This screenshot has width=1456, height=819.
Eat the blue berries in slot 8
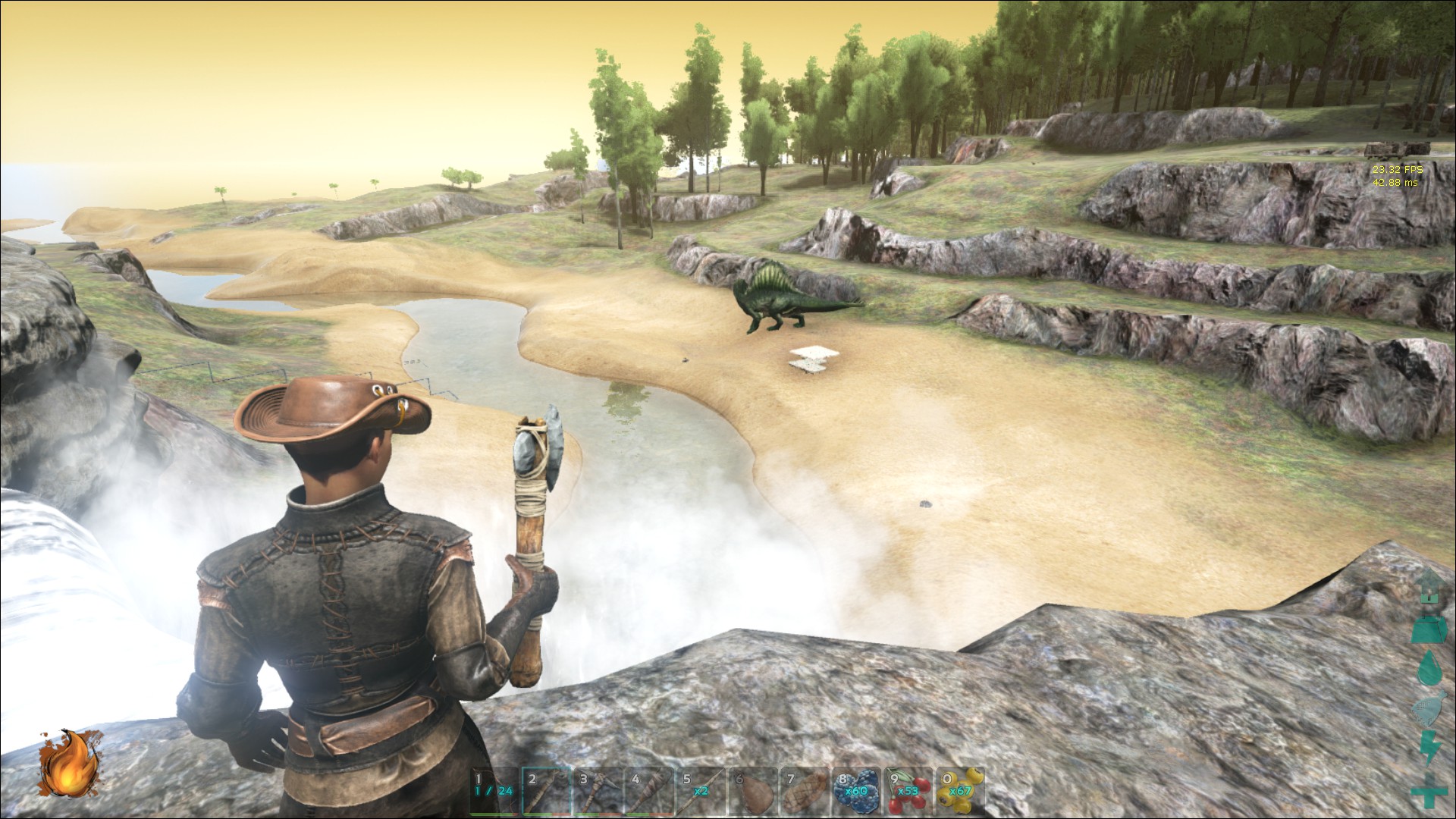[858, 791]
